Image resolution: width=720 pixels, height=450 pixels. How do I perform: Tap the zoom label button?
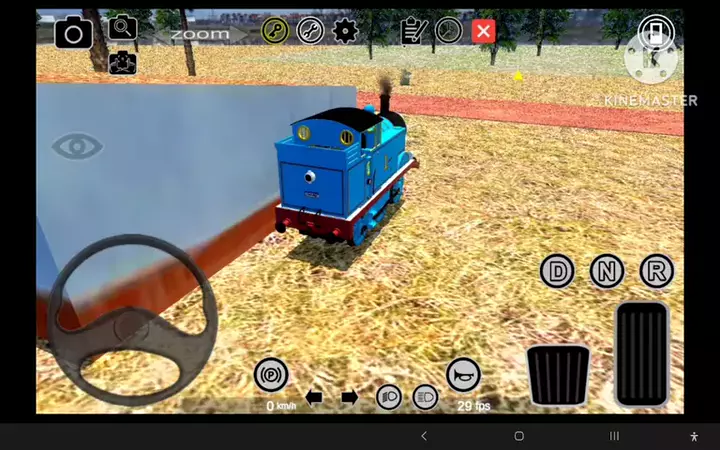pos(199,34)
